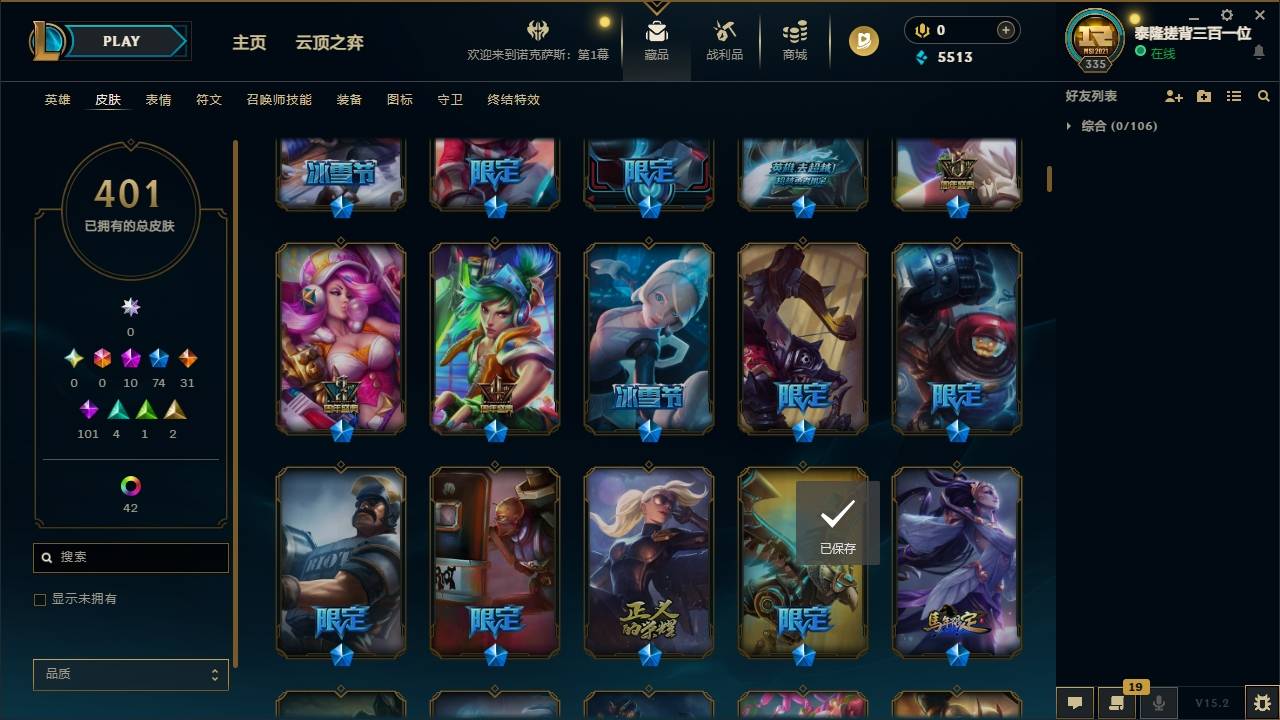1280x720 pixels.
Task: Enable the 显示未拥有 checkbox
Action: pyautogui.click(x=39, y=599)
